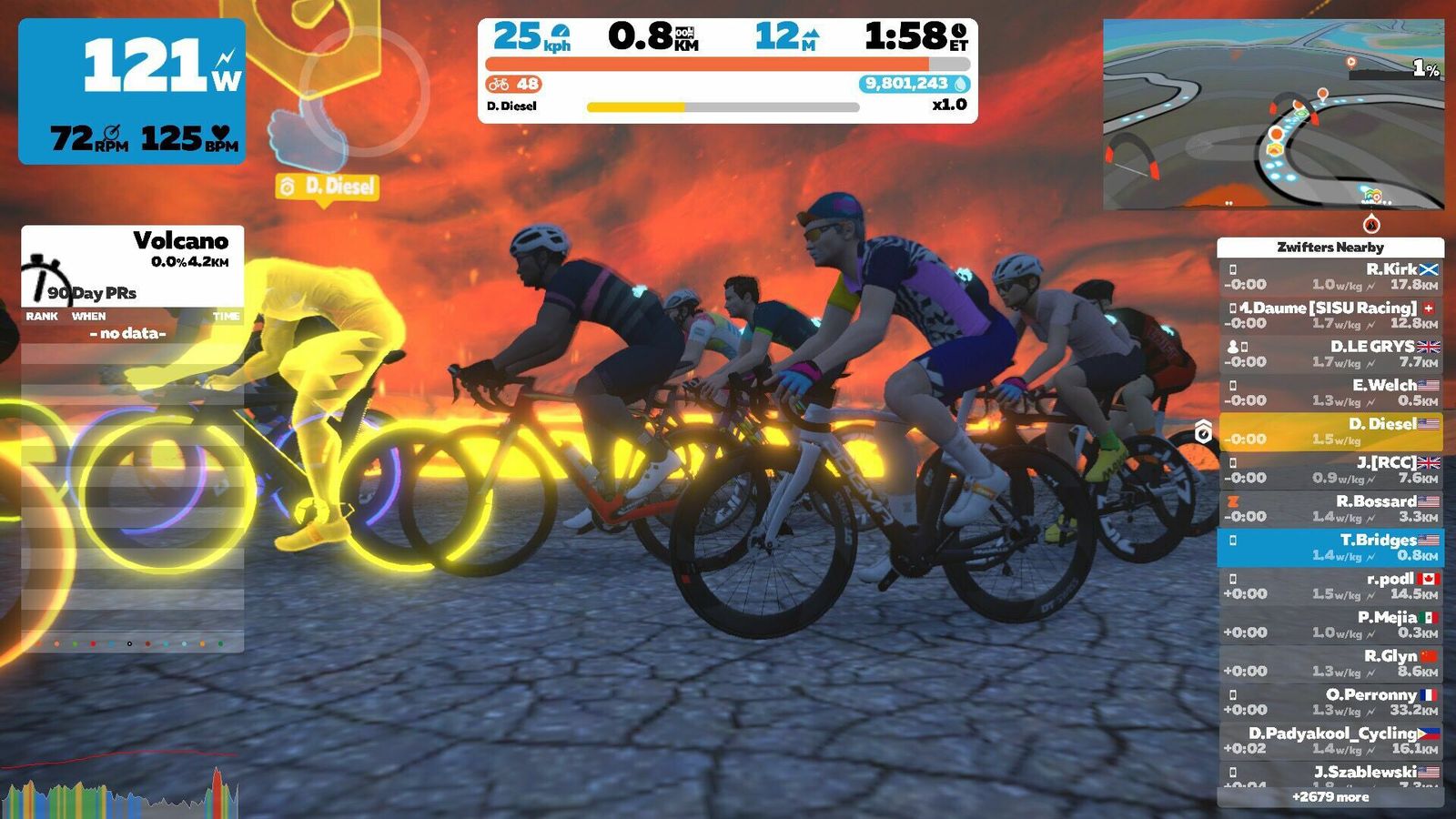Open the minimap route view
This screenshot has width=1456, height=819.
point(1273,115)
